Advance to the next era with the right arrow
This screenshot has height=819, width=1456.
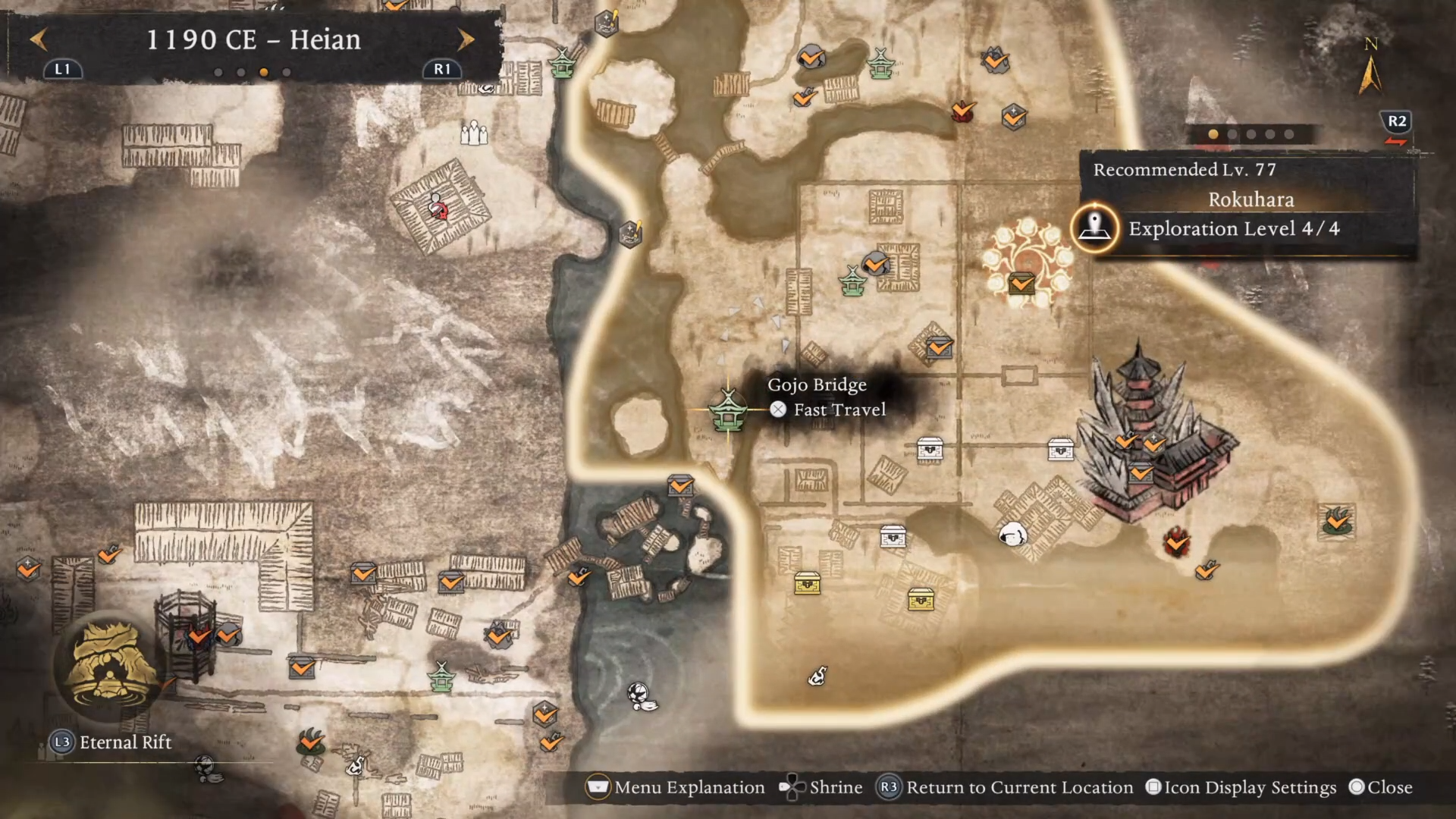pyautogui.click(x=466, y=39)
